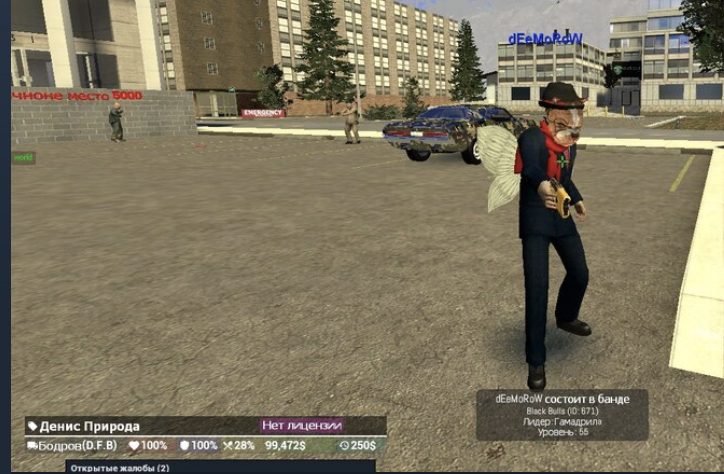Select the "Нет лицензии" license badge
This screenshot has width=724, height=474.
coord(301,425)
